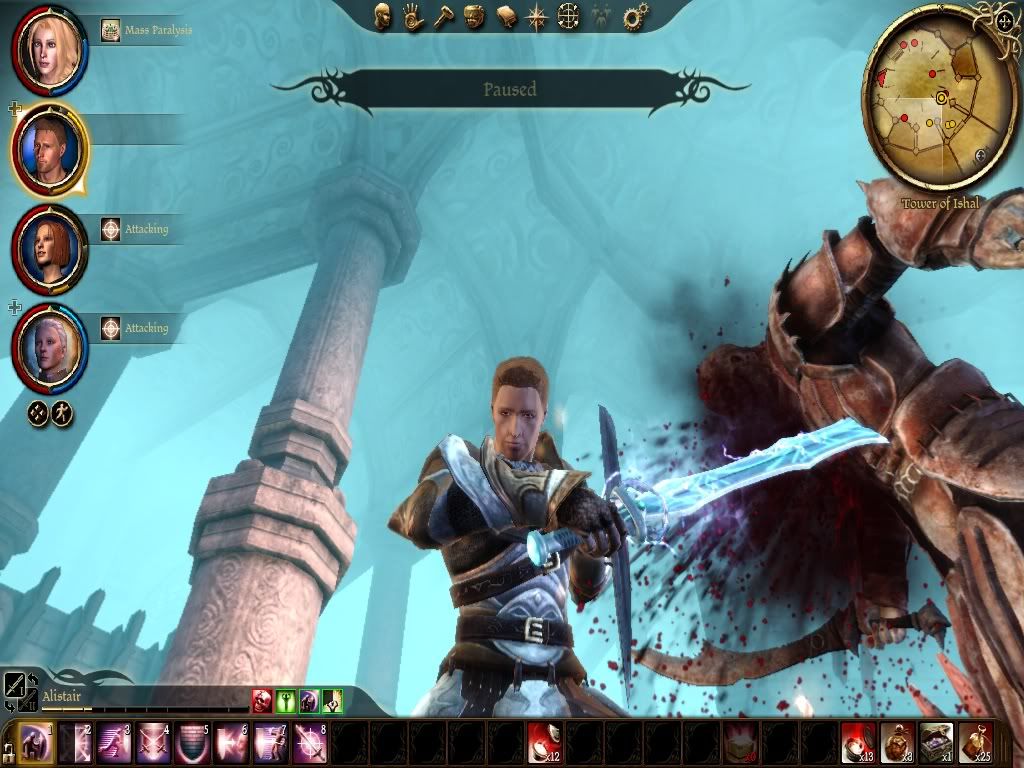Image resolution: width=1024 pixels, height=768 pixels.
Task: Open the journal book icon
Action: [x=506, y=16]
